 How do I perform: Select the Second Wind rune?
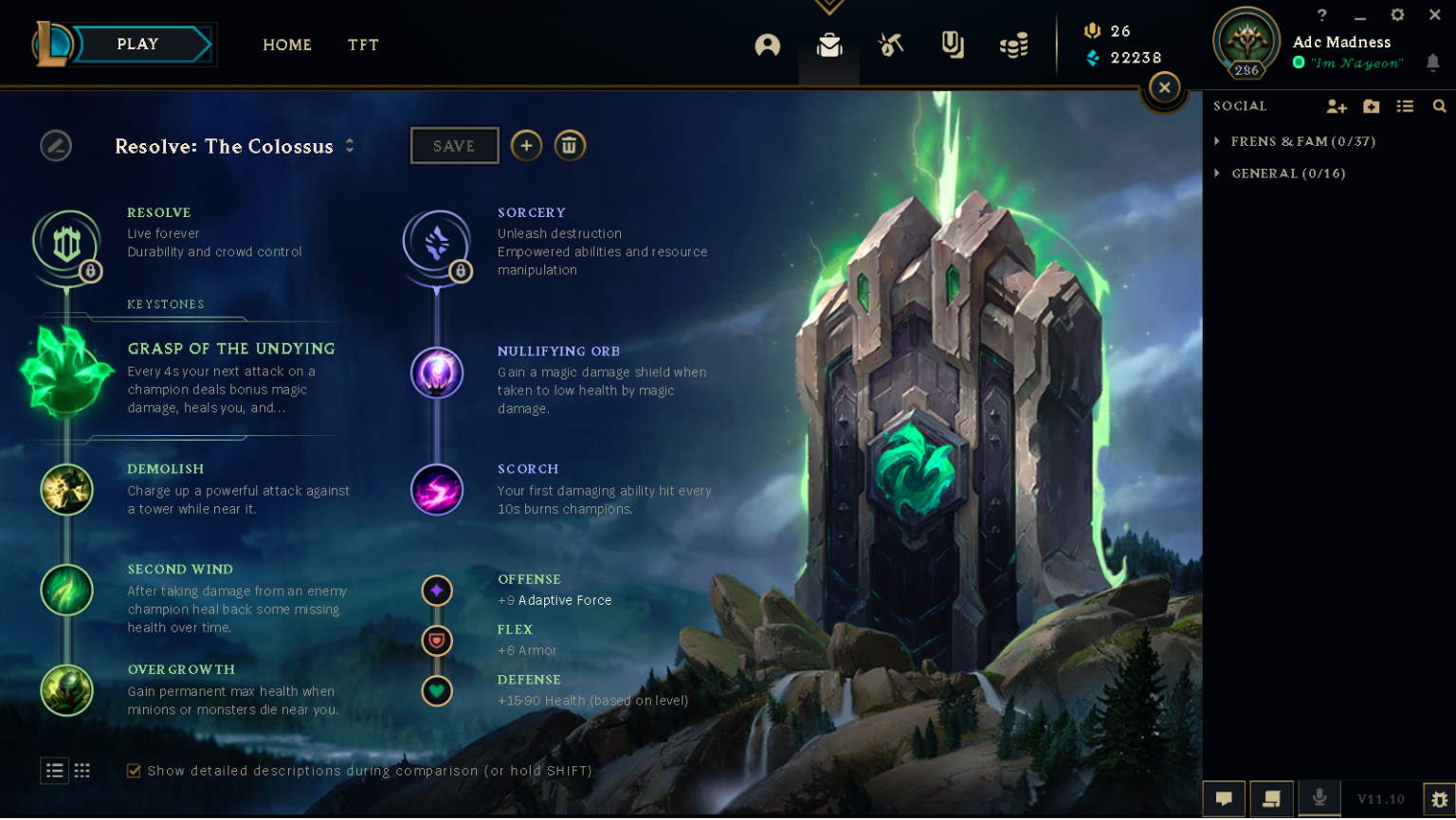pos(67,591)
